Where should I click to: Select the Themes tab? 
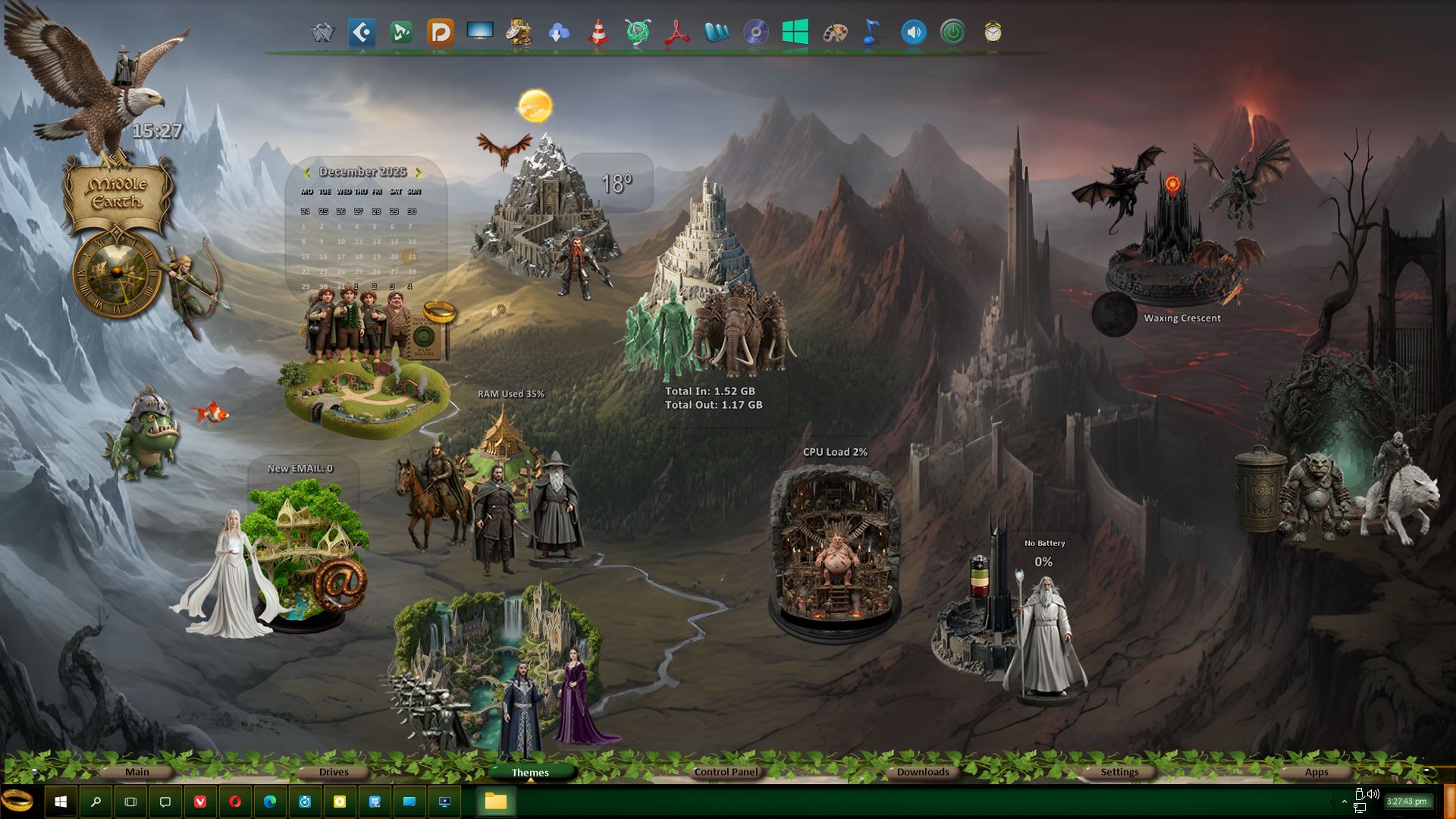[530, 773]
